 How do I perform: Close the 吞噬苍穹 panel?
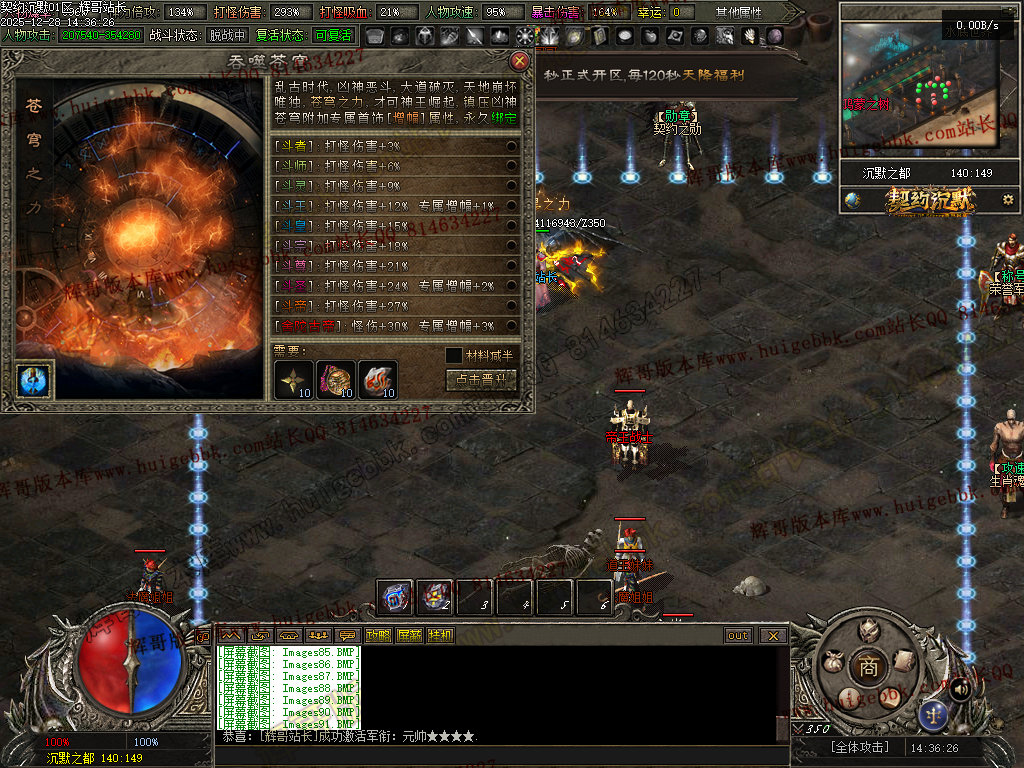tap(519, 61)
